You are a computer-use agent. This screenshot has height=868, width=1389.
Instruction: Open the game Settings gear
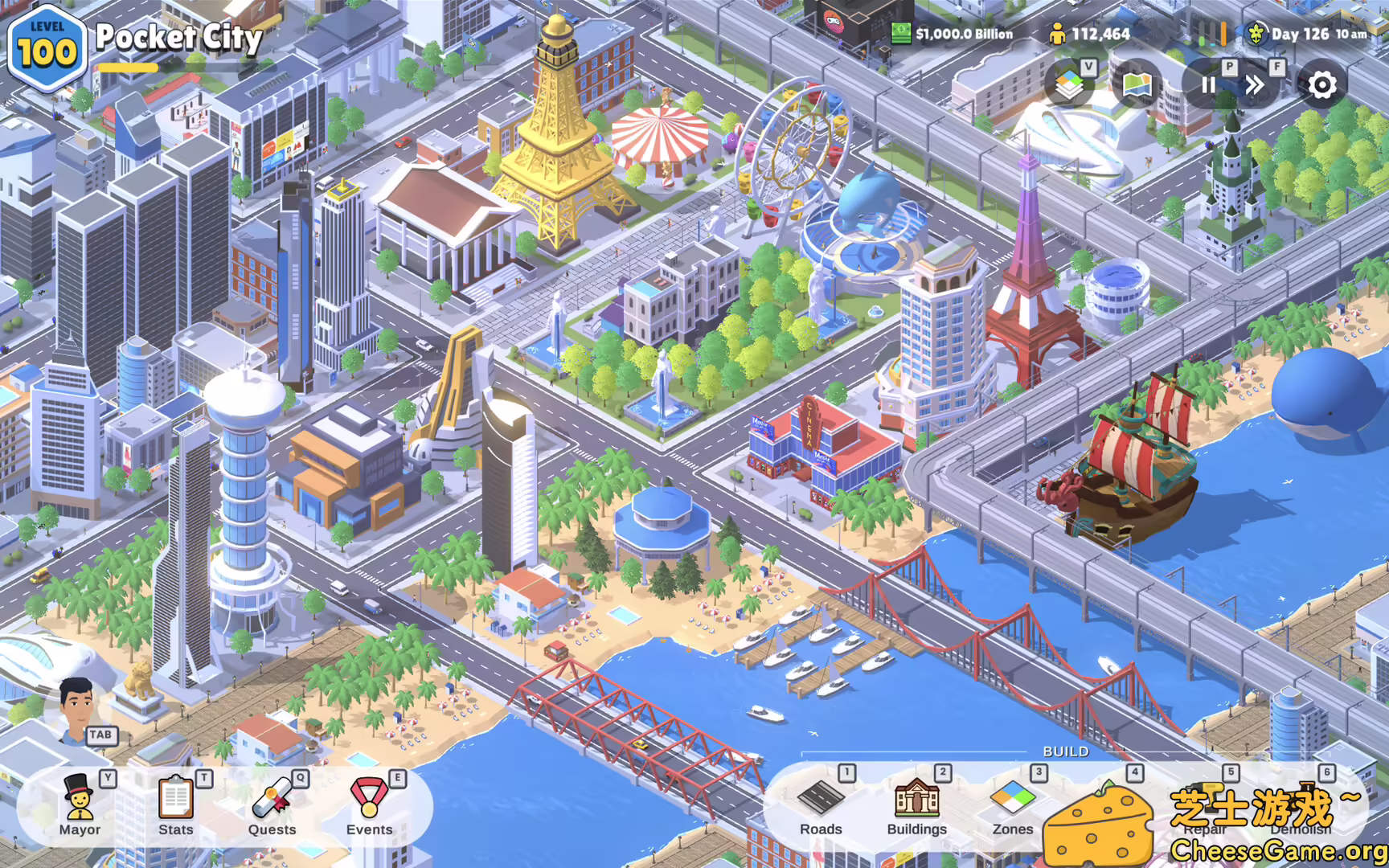click(x=1321, y=85)
